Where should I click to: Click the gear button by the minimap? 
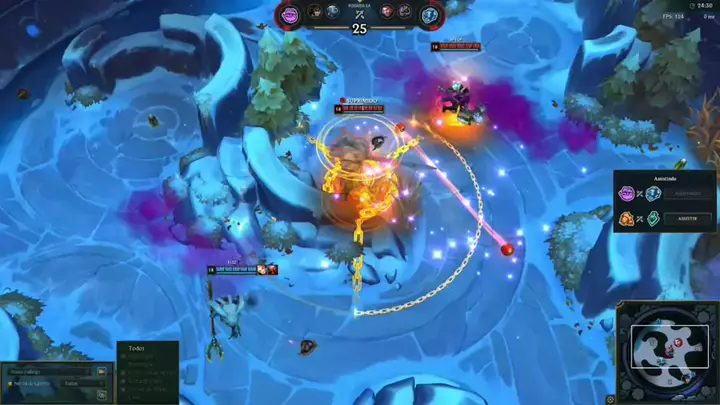[611, 399]
